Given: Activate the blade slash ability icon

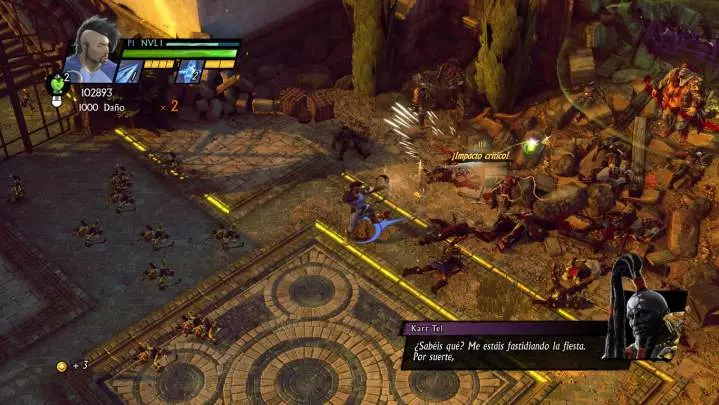Looking at the screenshot, I should pos(129,72).
